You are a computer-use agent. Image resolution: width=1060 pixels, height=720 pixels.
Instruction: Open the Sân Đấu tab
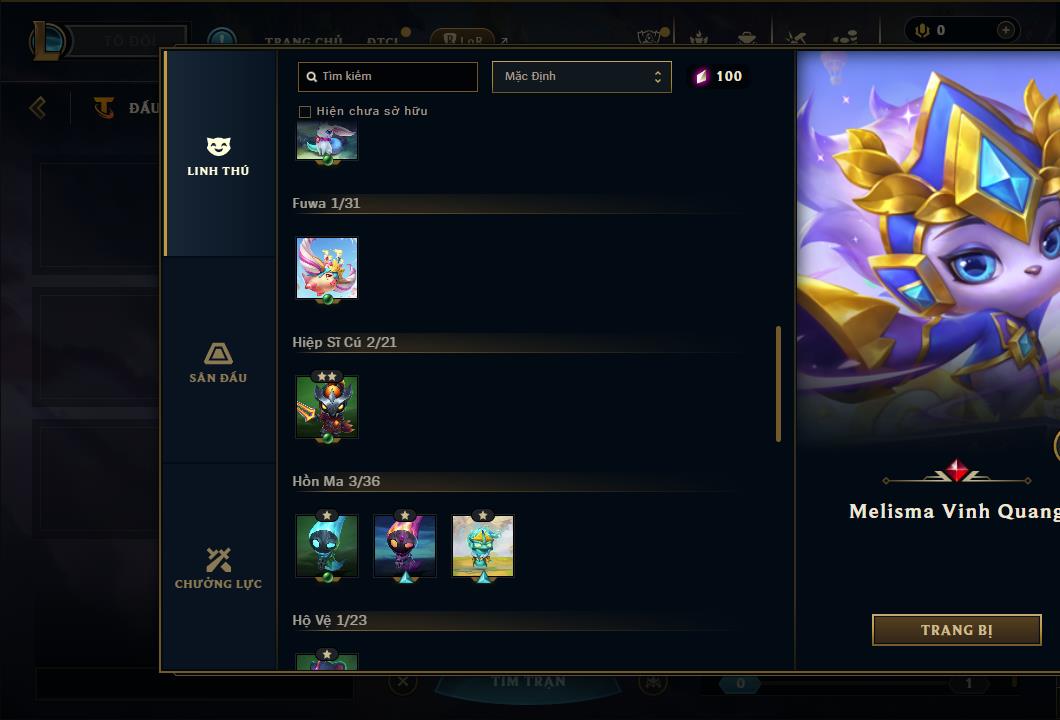218,362
